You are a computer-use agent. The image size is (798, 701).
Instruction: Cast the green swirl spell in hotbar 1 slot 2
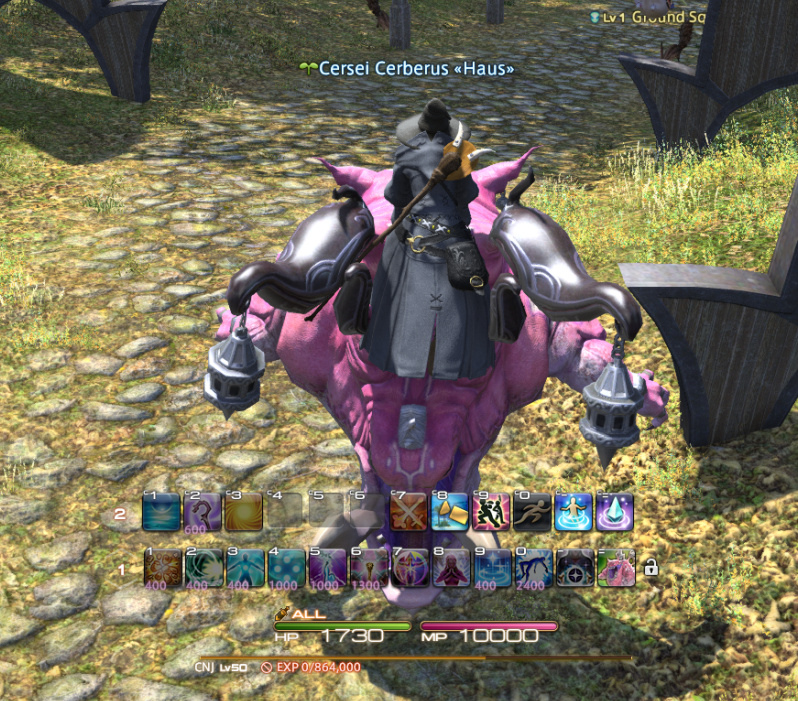pyautogui.click(x=203, y=567)
